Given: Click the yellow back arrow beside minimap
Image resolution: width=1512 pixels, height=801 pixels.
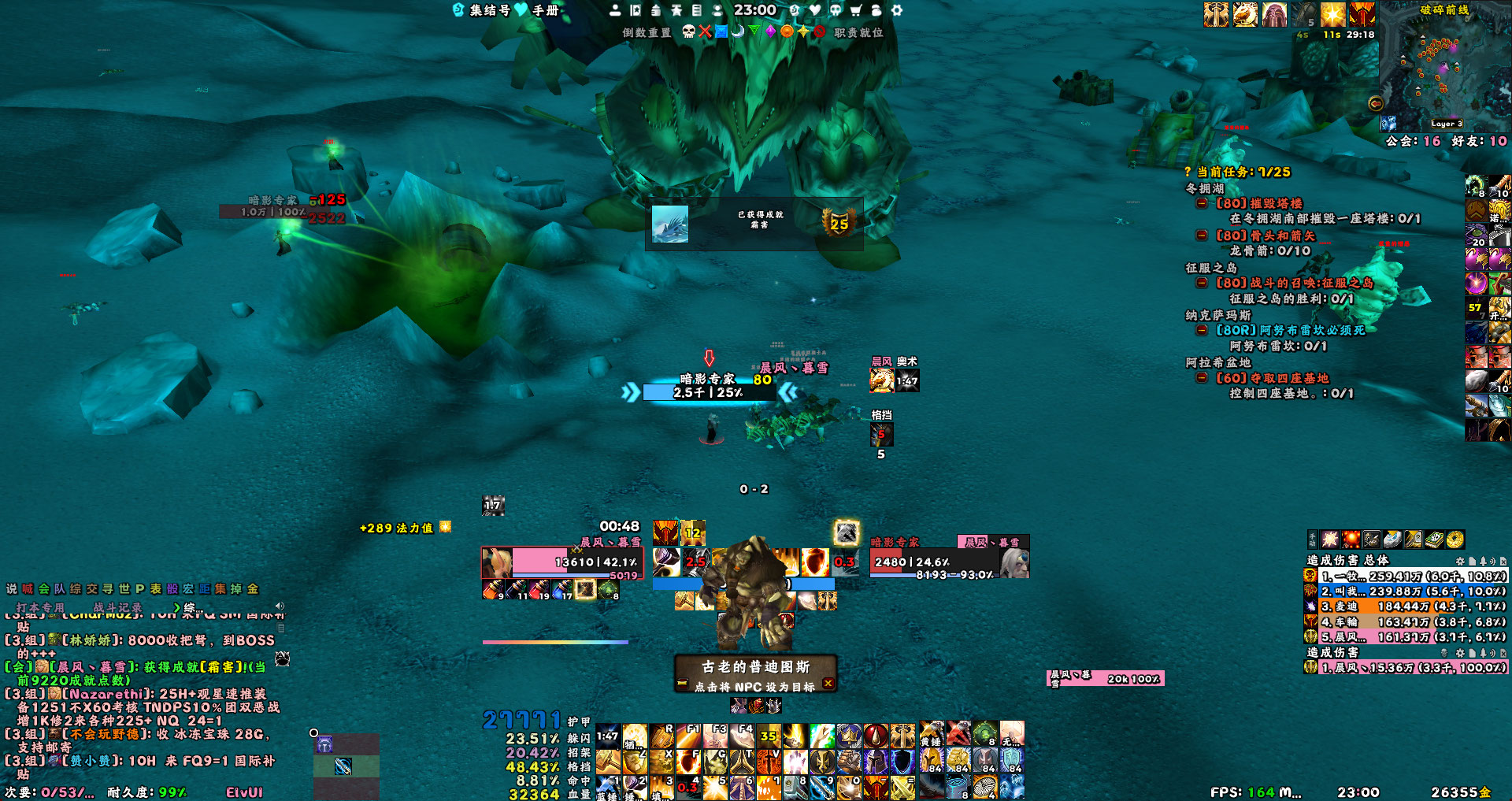Looking at the screenshot, I should 1375,103.
